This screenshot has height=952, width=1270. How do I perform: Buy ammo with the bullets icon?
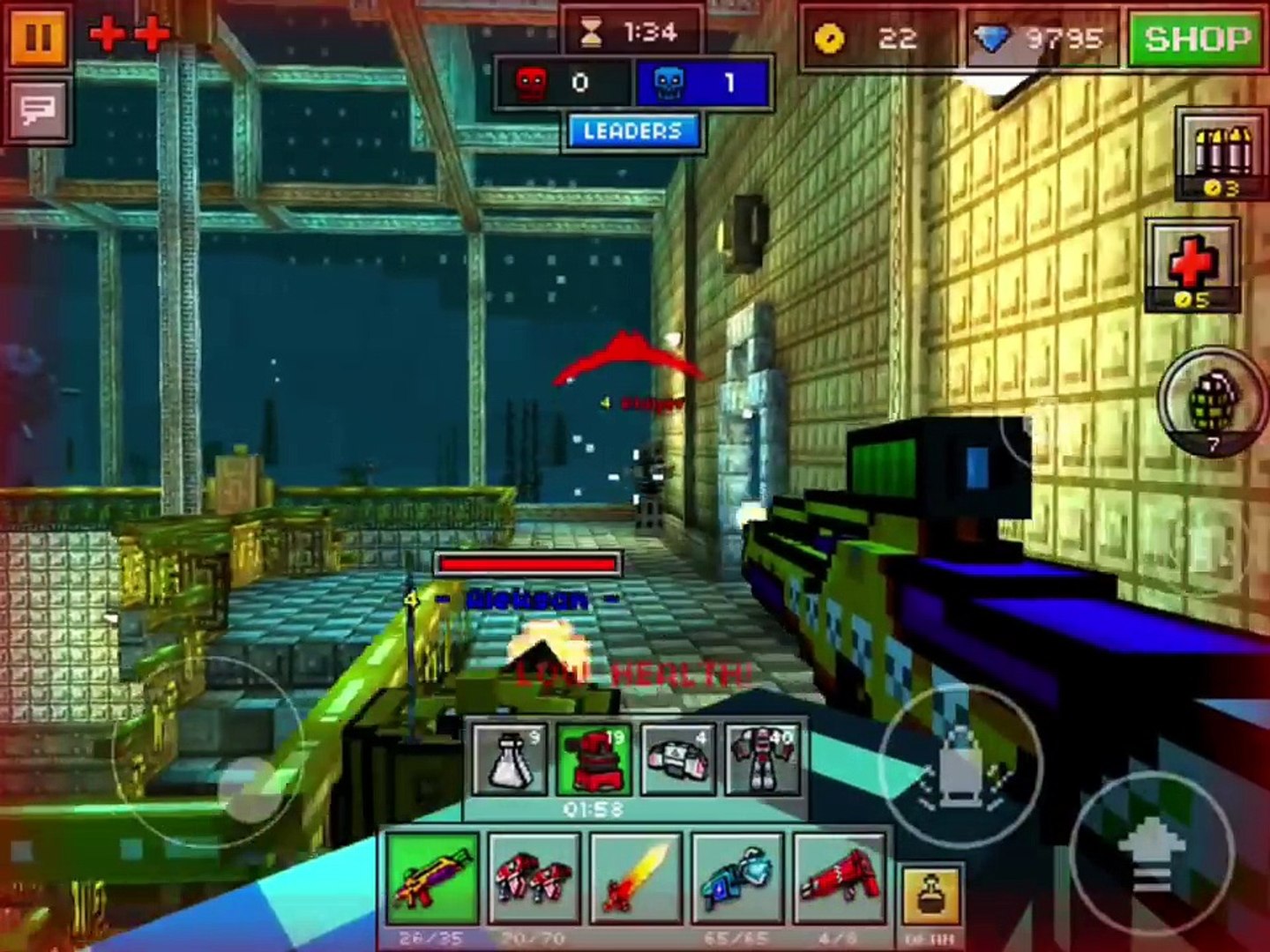click(x=1221, y=154)
